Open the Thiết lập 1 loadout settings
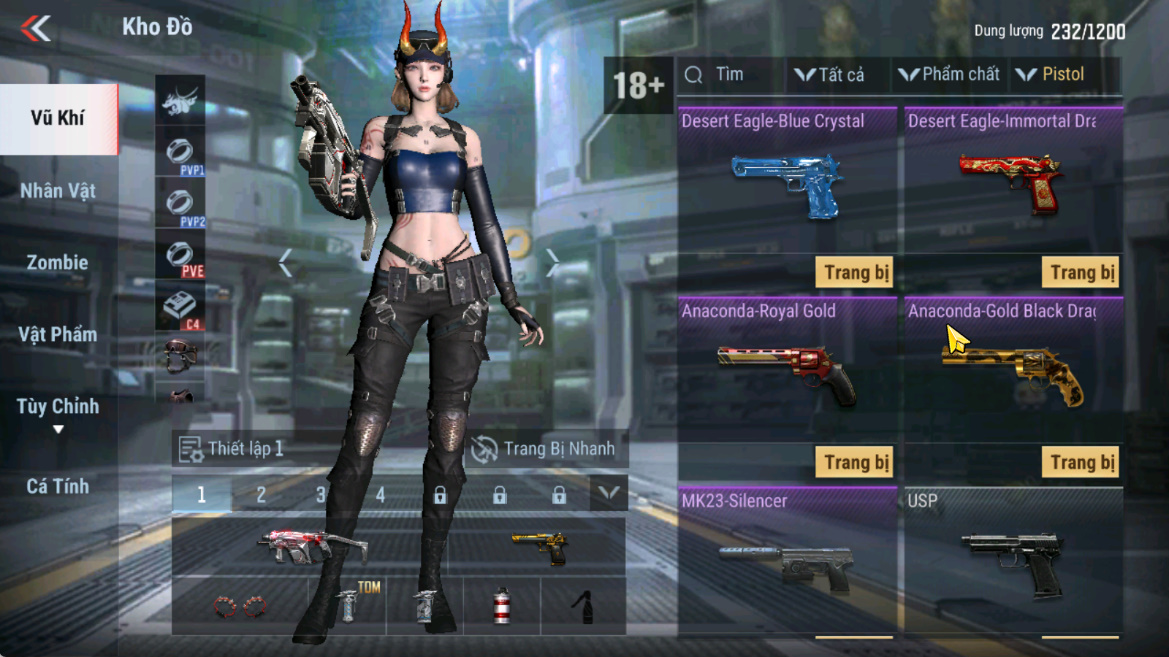Screen dimensions: 1169x657 [x=232, y=449]
